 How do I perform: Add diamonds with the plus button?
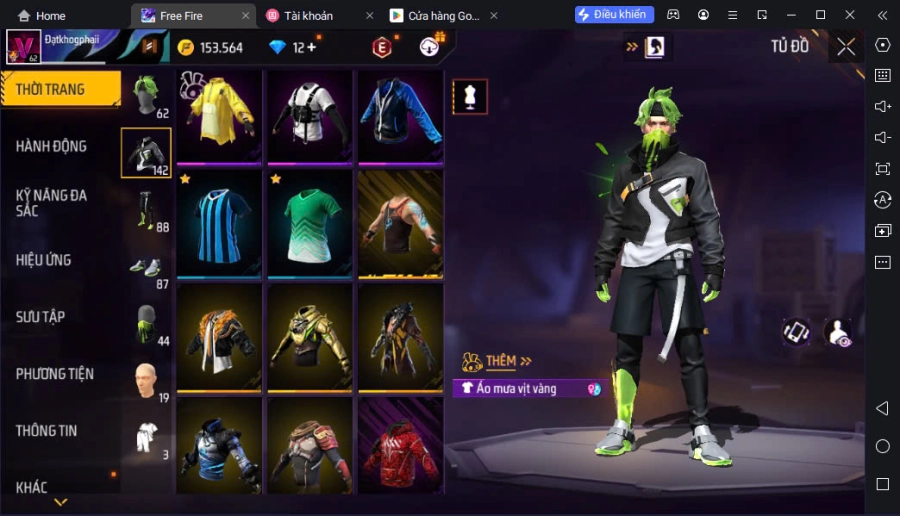[311, 47]
